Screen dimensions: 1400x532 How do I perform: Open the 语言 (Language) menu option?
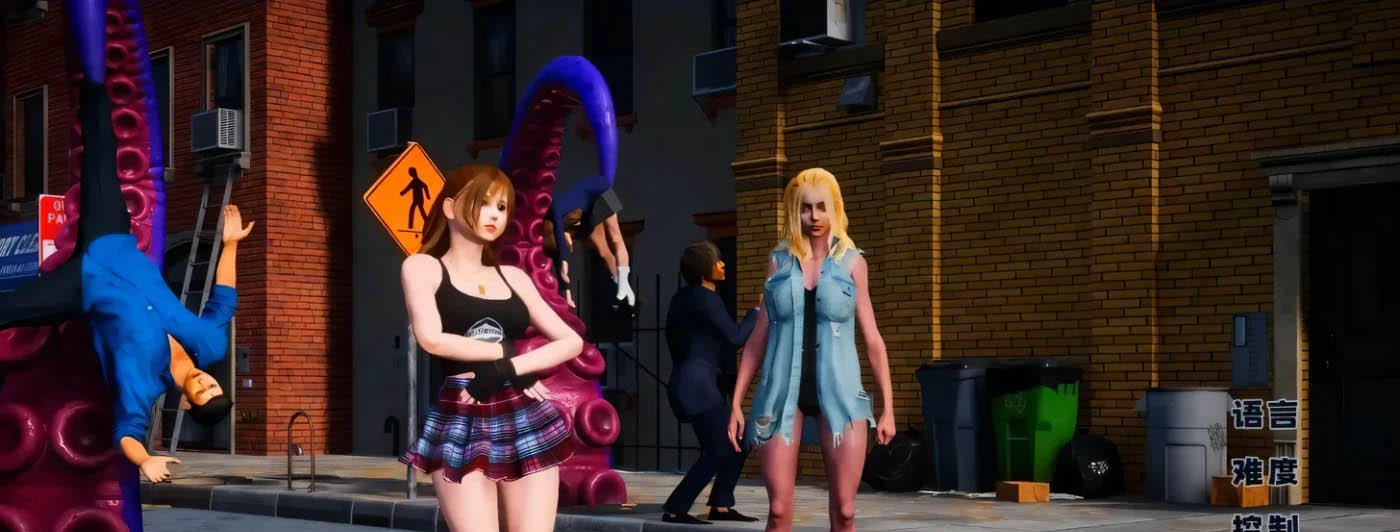(x=1264, y=414)
